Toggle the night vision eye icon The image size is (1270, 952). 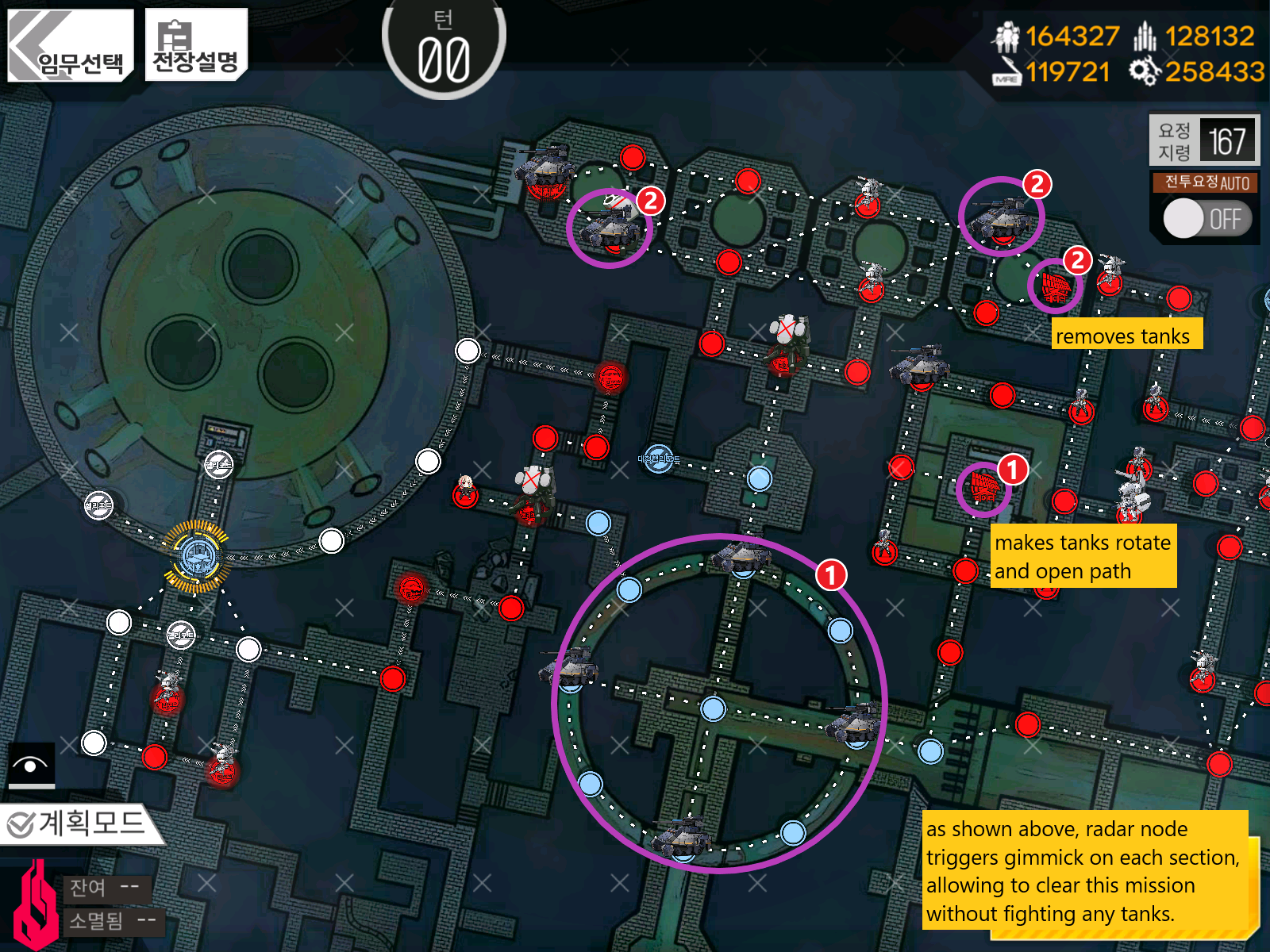[x=33, y=764]
